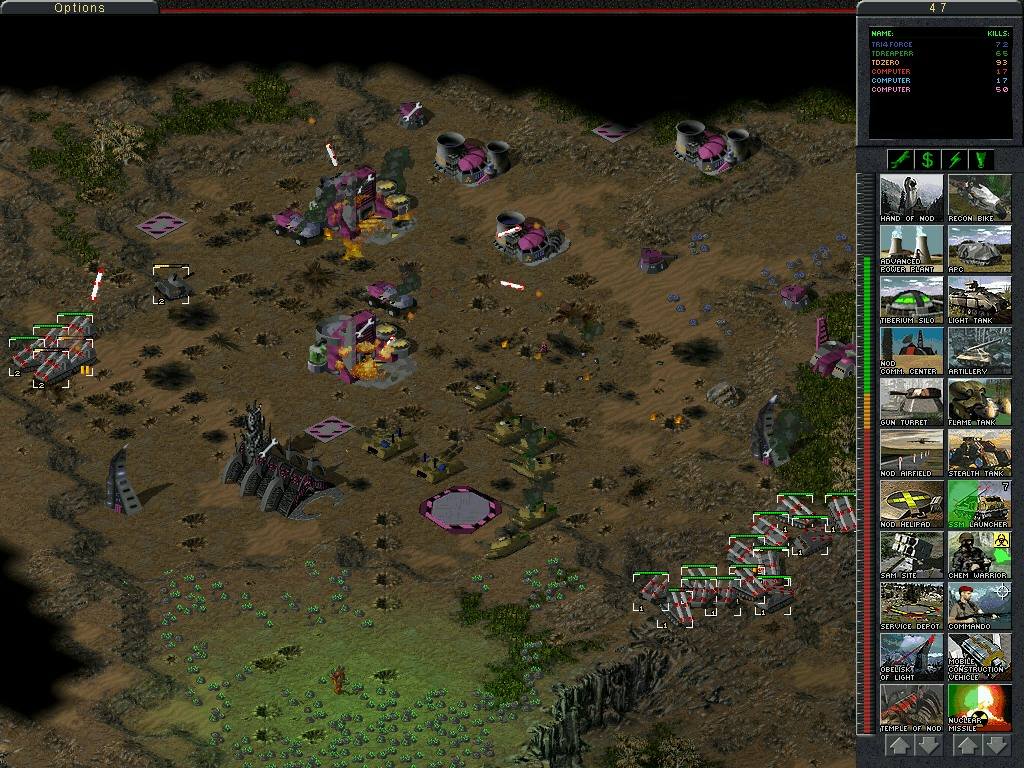Construct an Obelisk of Light
Image resolution: width=1024 pixels, height=768 pixels.
coord(911,656)
